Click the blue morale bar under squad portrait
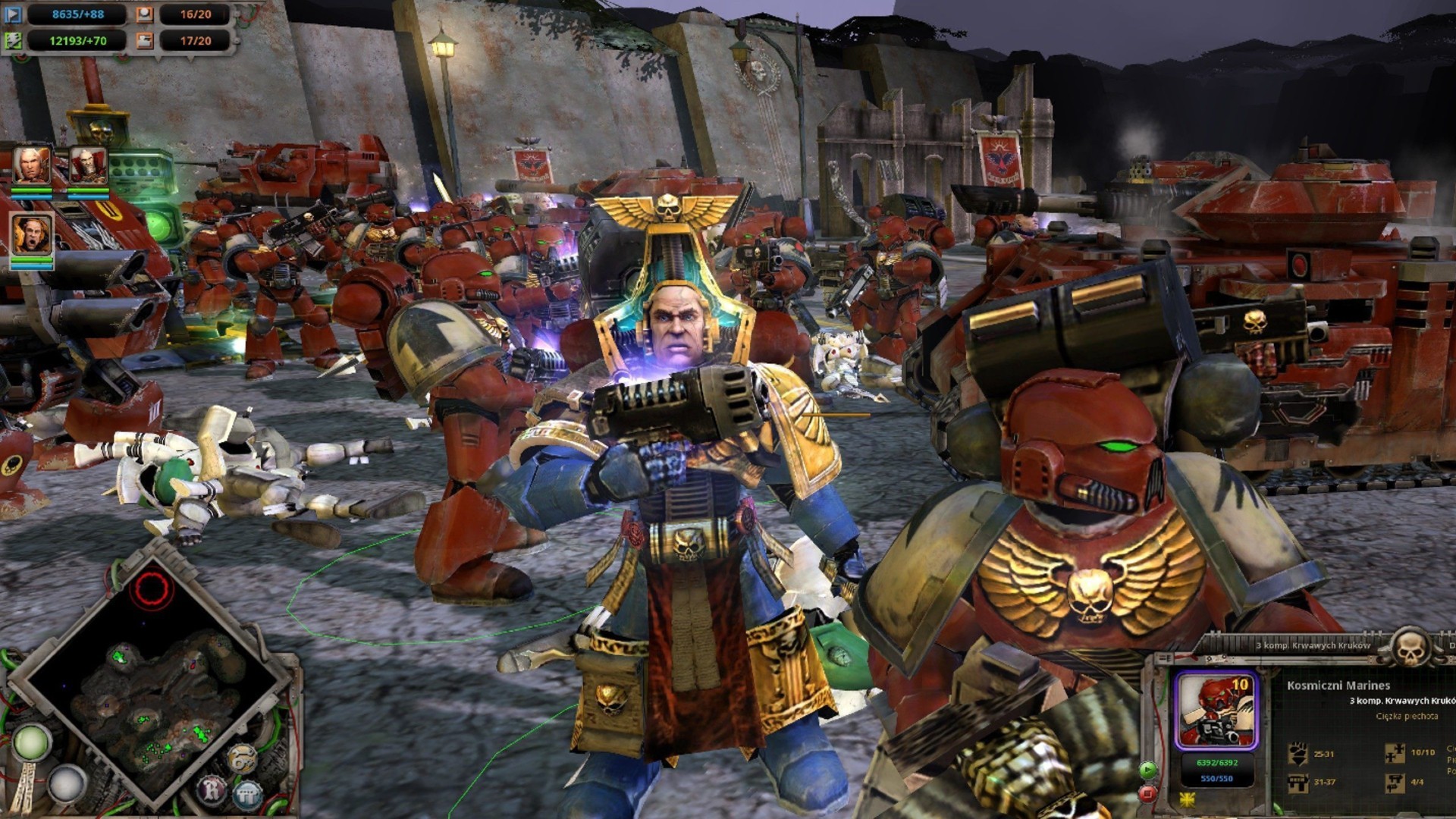This screenshot has height=819, width=1456. point(1216,779)
